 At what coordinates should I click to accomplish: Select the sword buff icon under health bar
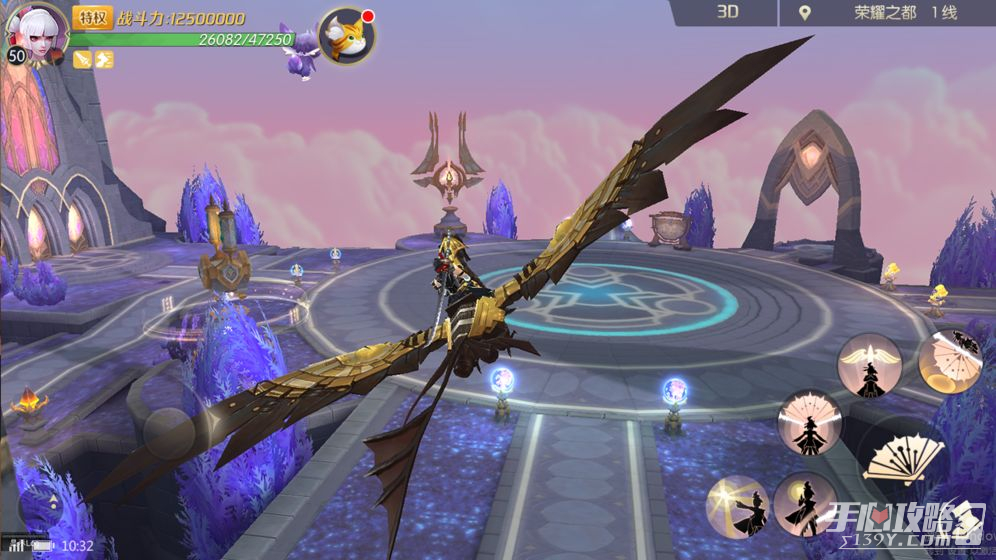point(82,59)
